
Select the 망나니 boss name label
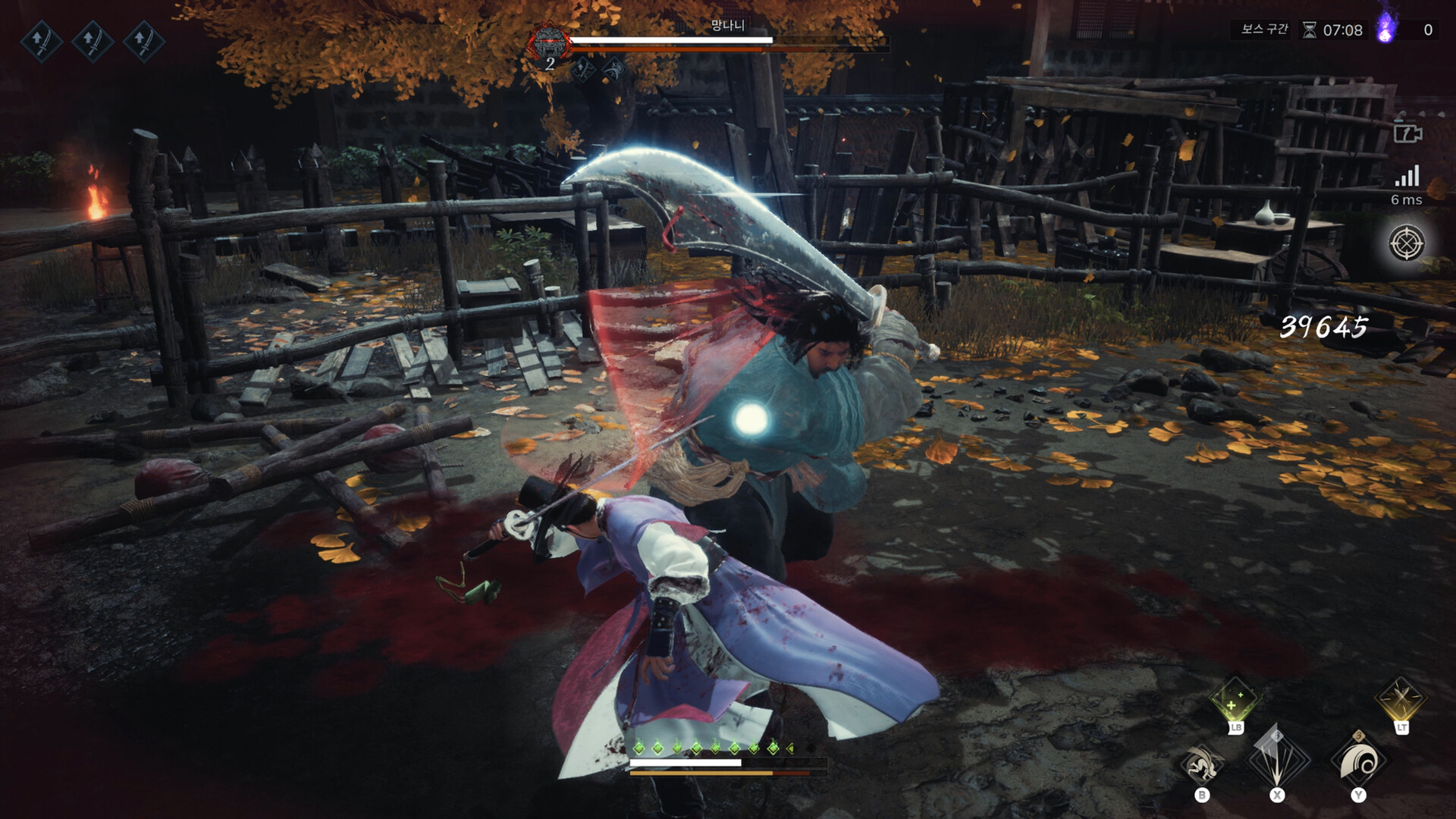(728, 24)
